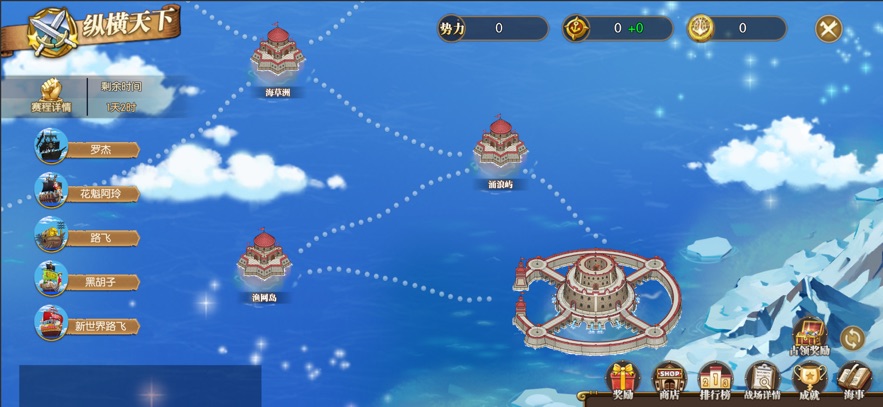Select the 渔网岛 fortress island
The width and height of the screenshot is (883, 407).
(x=264, y=262)
